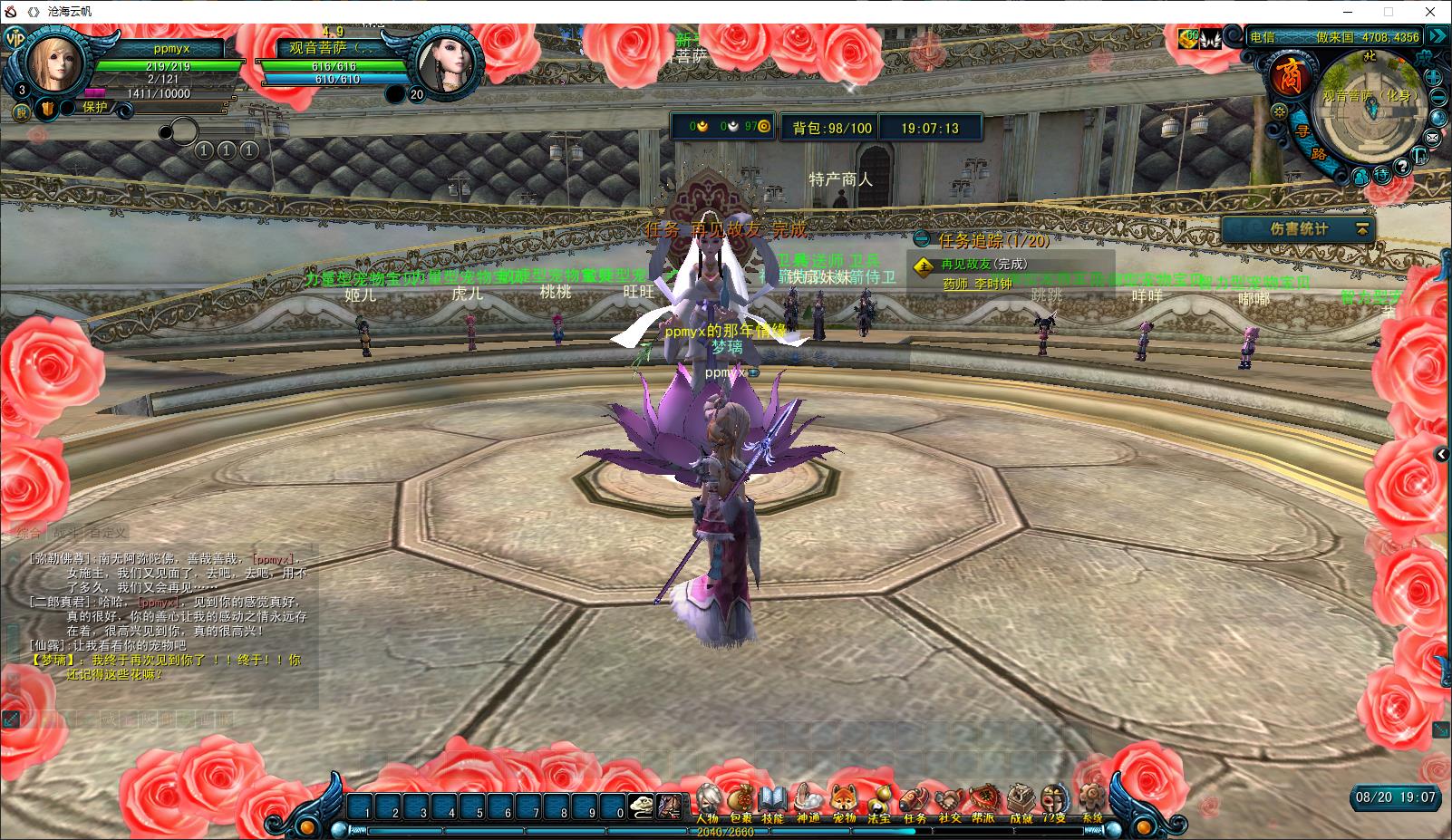The image size is (1452, 840).
Task: Open the mail envelope icon by minimap
Action: [1432, 137]
